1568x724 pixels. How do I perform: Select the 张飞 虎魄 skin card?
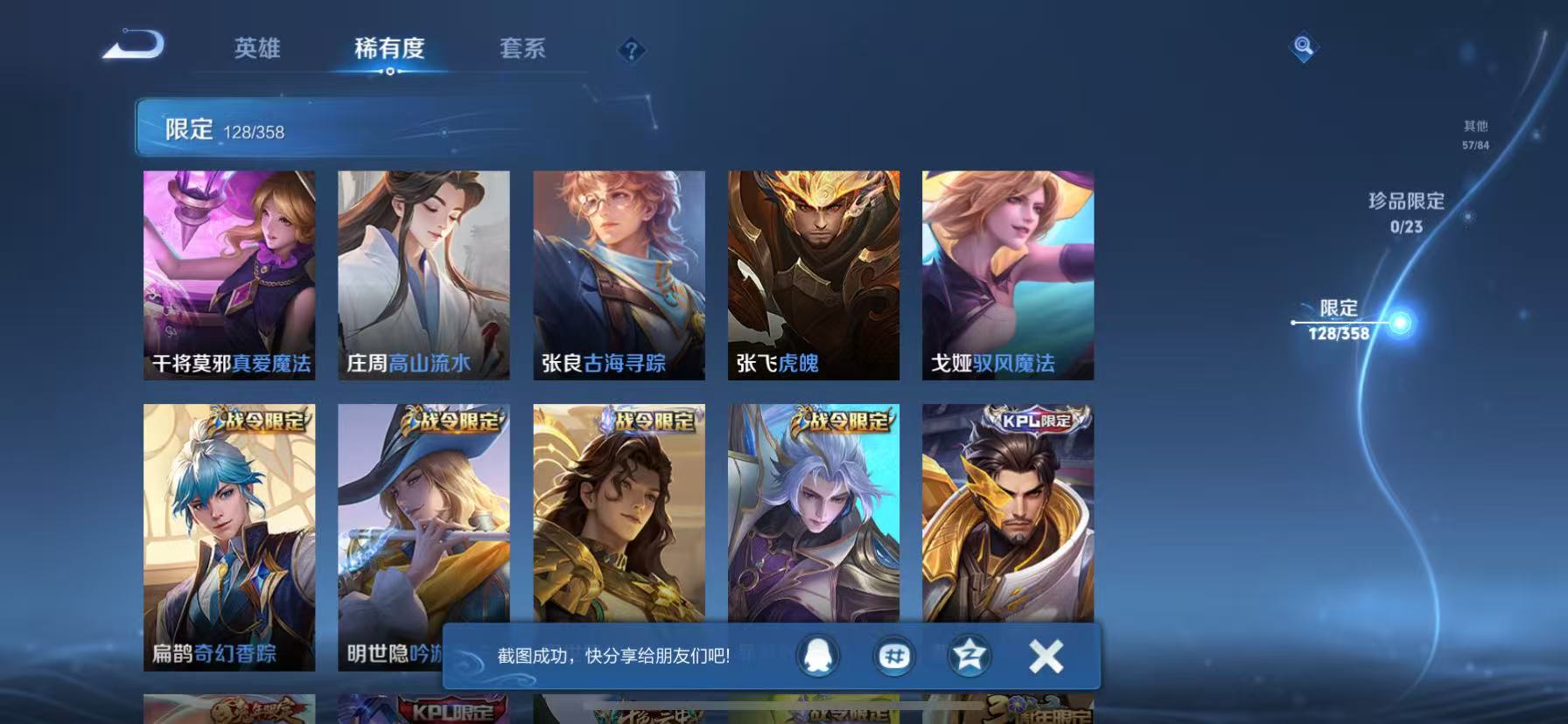[x=814, y=271]
